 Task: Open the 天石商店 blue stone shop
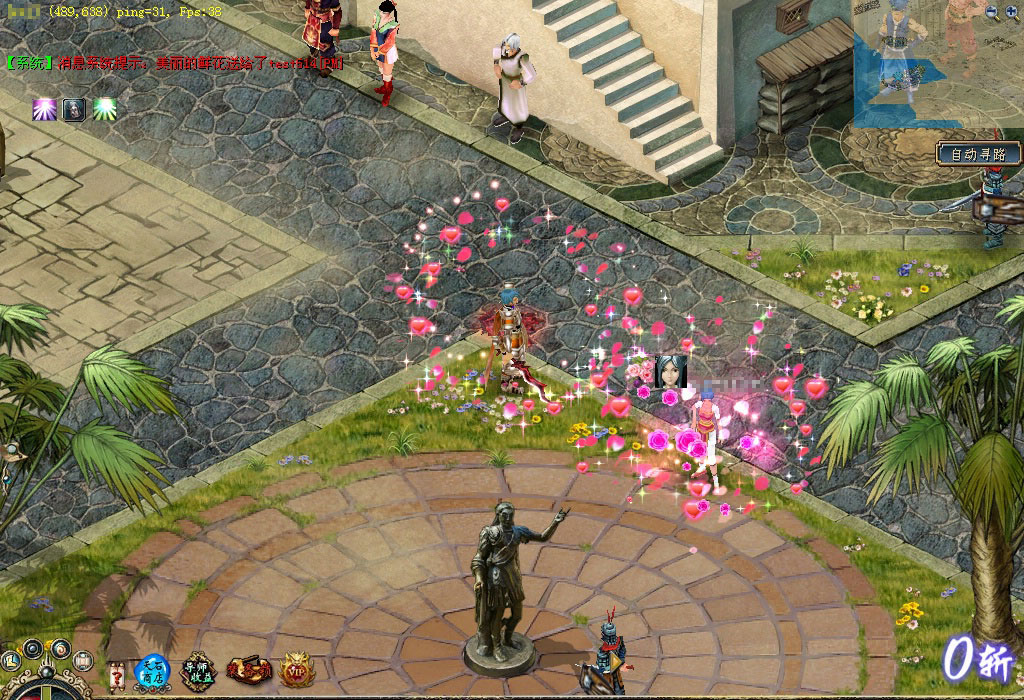point(152,672)
